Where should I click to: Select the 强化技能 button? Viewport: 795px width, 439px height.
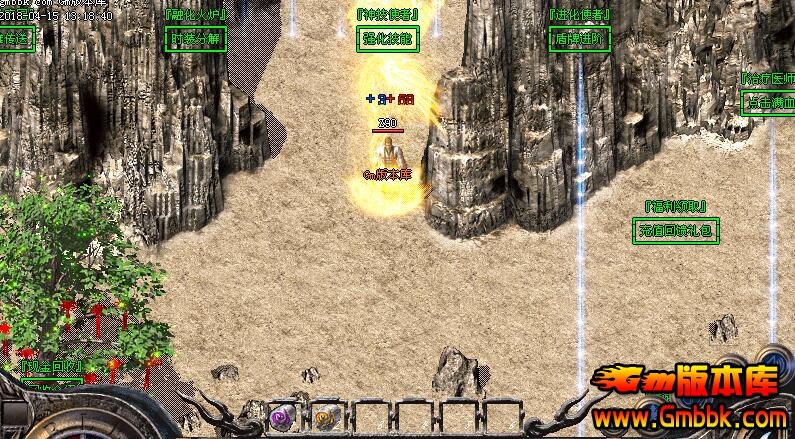tap(387, 39)
